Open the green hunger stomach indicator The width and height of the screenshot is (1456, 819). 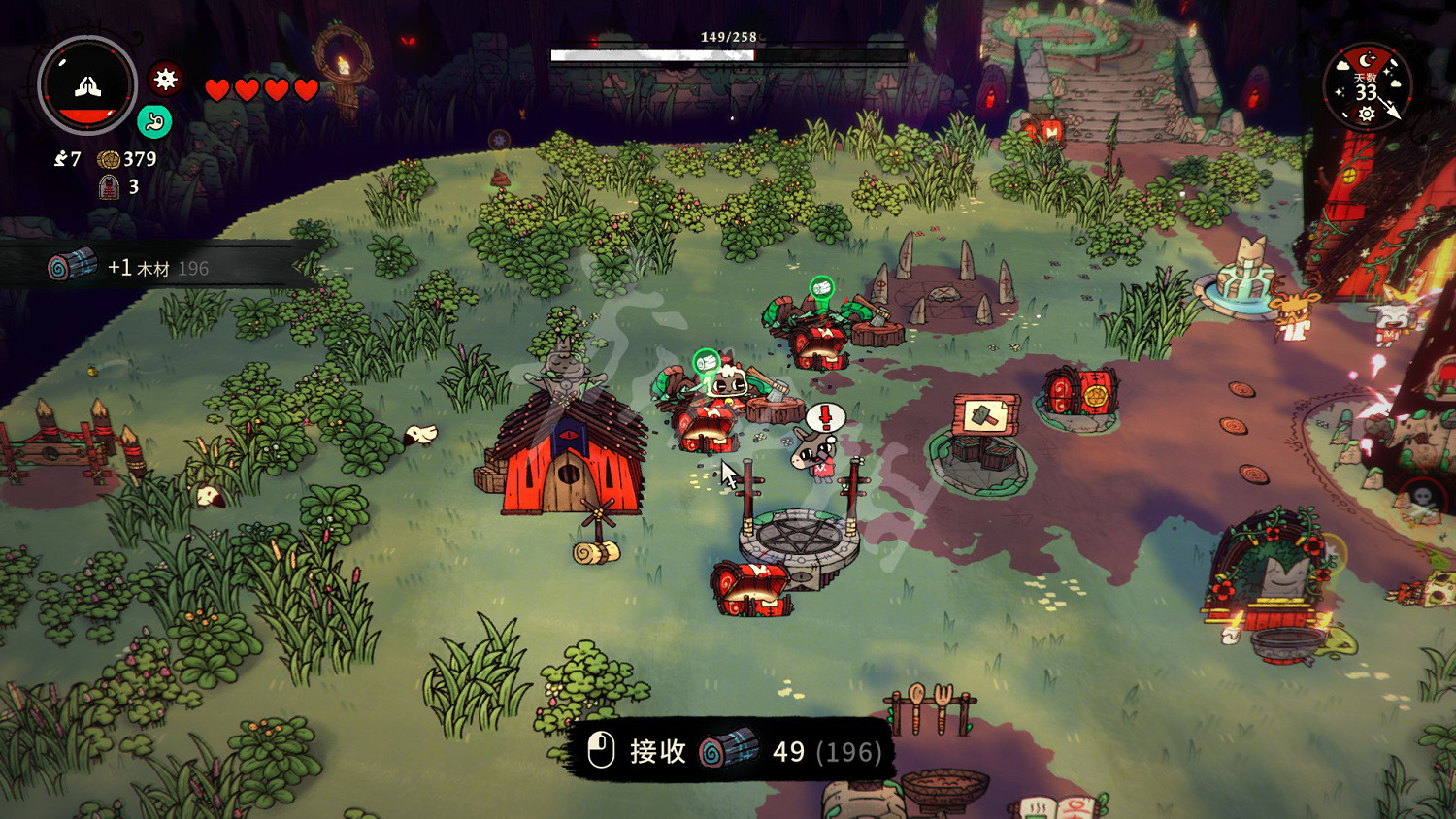pyautogui.click(x=154, y=121)
